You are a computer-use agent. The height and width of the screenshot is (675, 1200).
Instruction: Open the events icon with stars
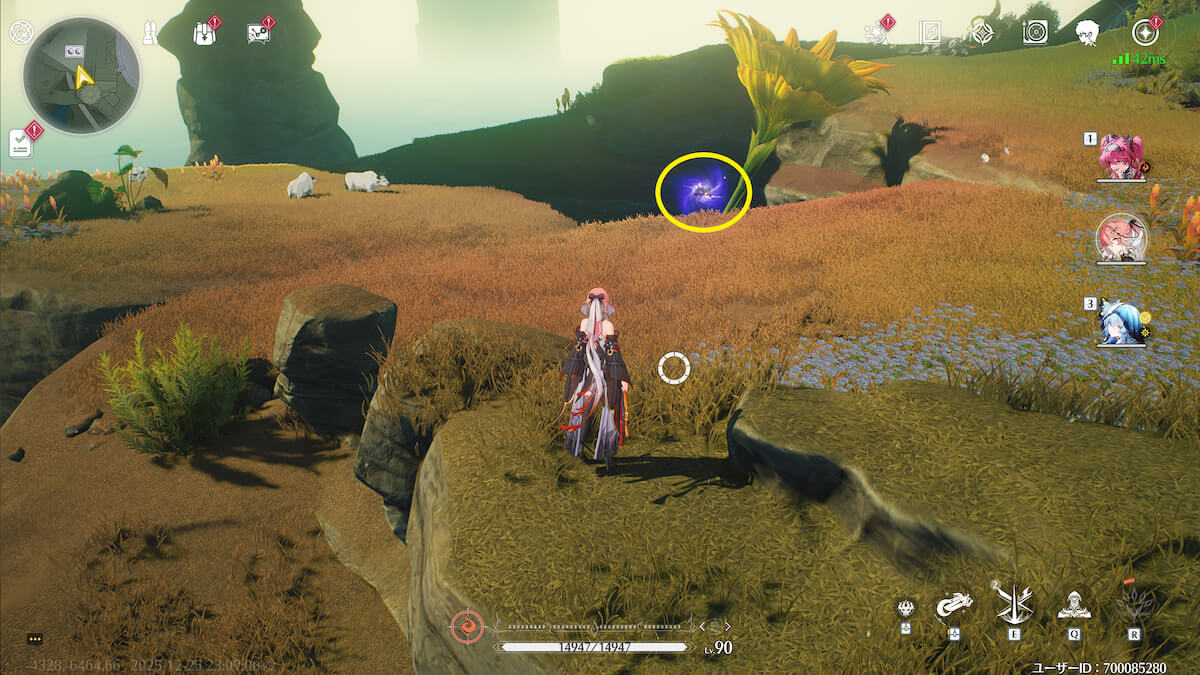click(877, 33)
